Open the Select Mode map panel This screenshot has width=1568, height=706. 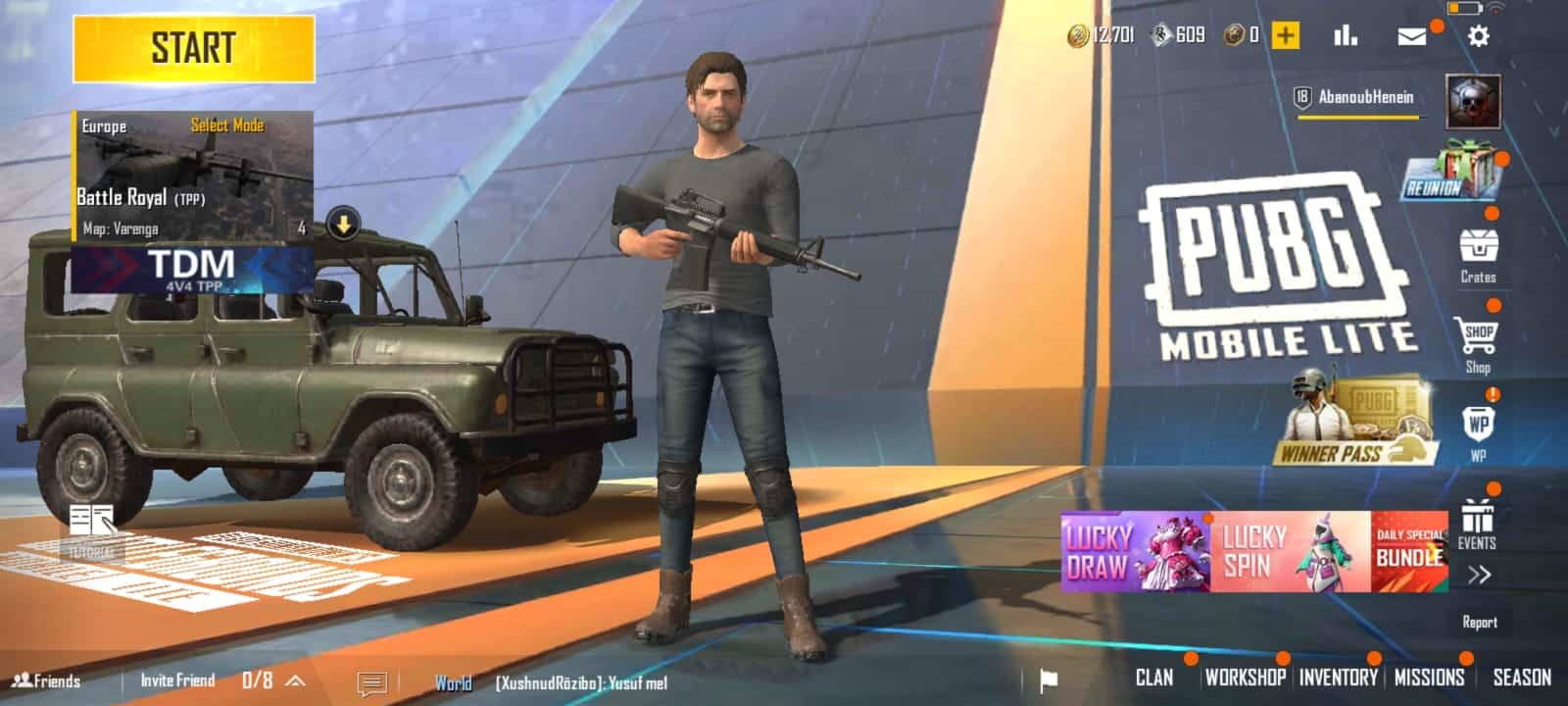click(193, 176)
